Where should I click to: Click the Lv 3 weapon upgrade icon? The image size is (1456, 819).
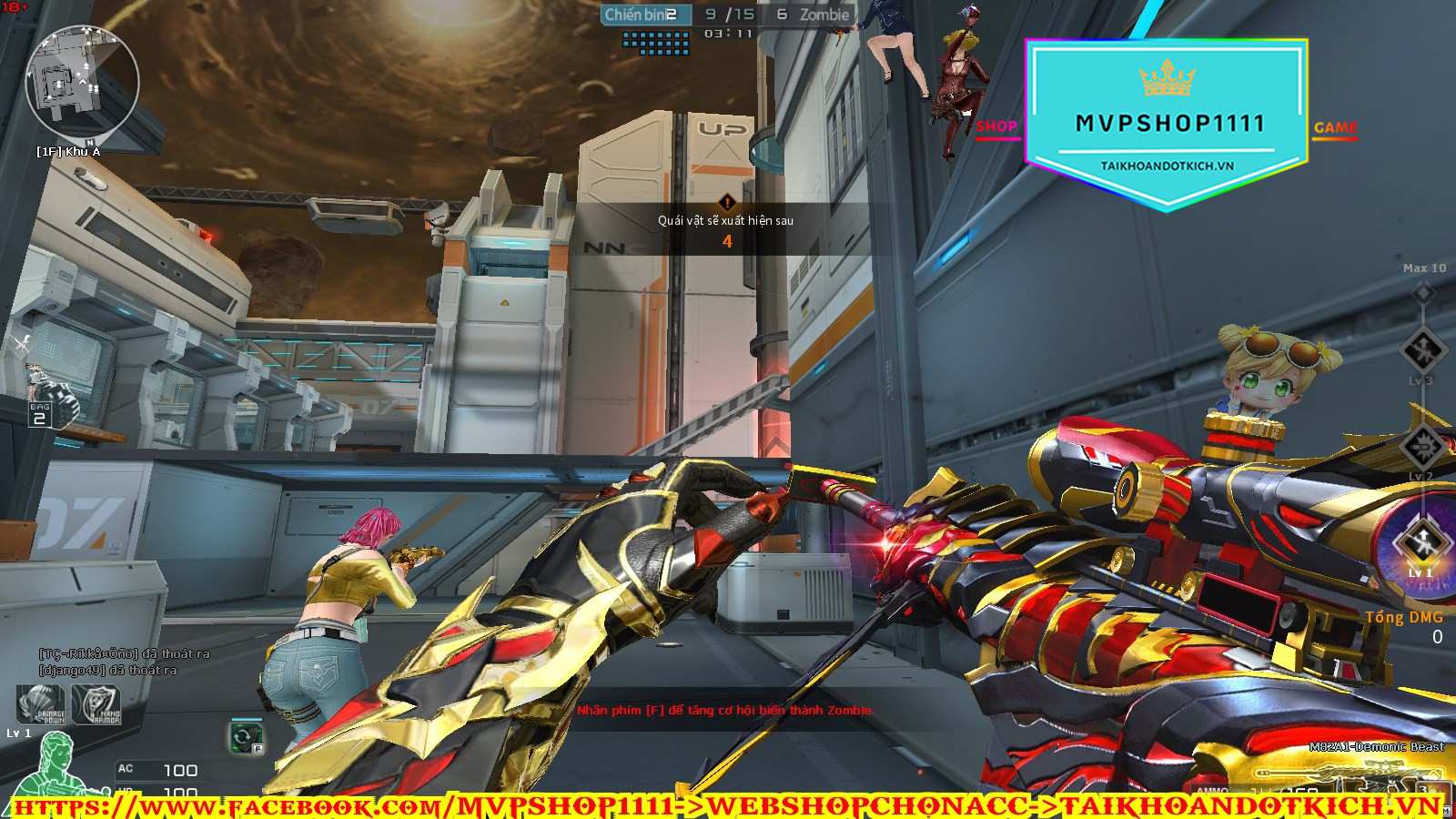[x=1422, y=350]
